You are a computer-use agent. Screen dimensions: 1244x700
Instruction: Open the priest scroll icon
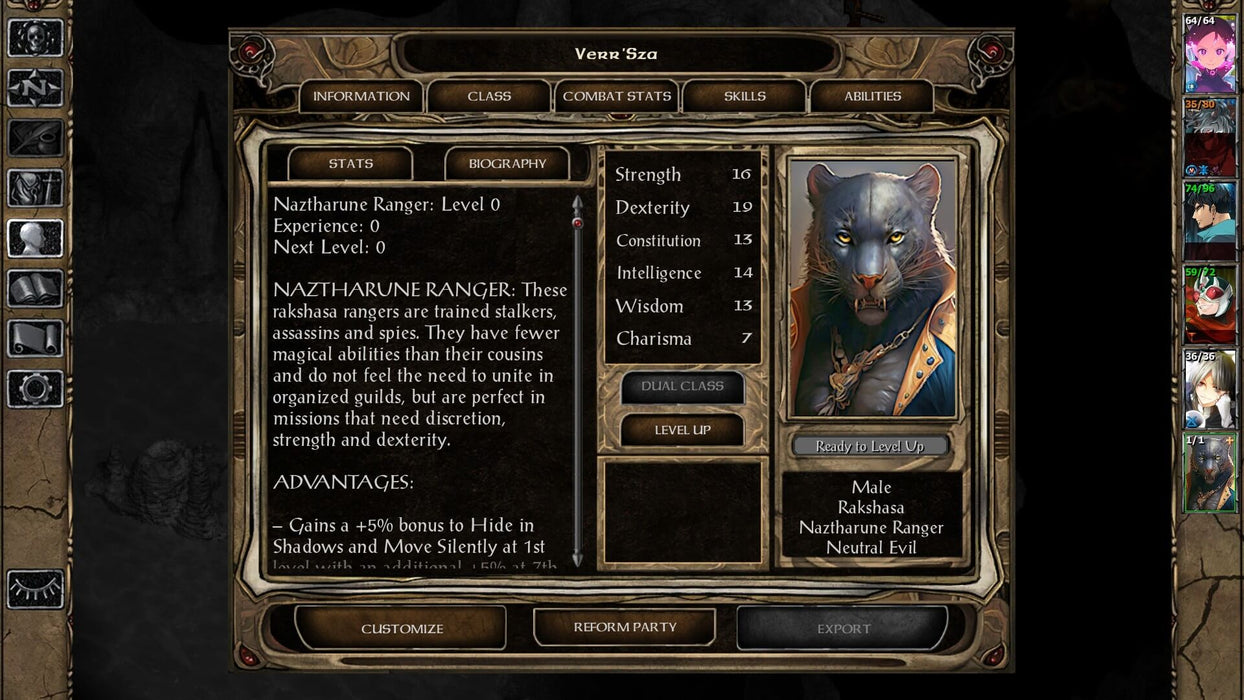(36, 339)
